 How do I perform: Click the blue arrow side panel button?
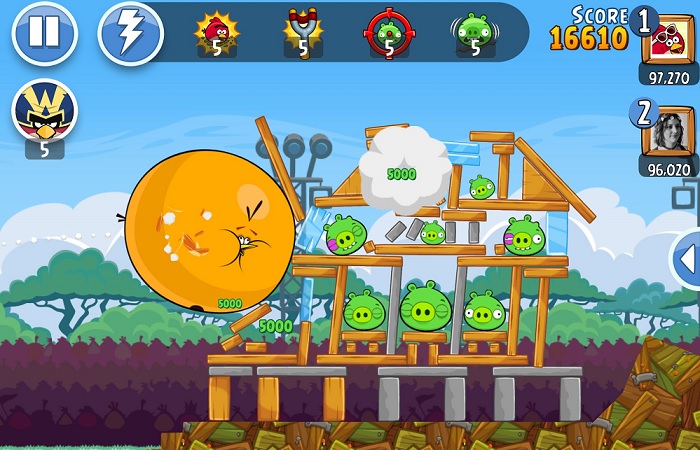[x=688, y=259]
